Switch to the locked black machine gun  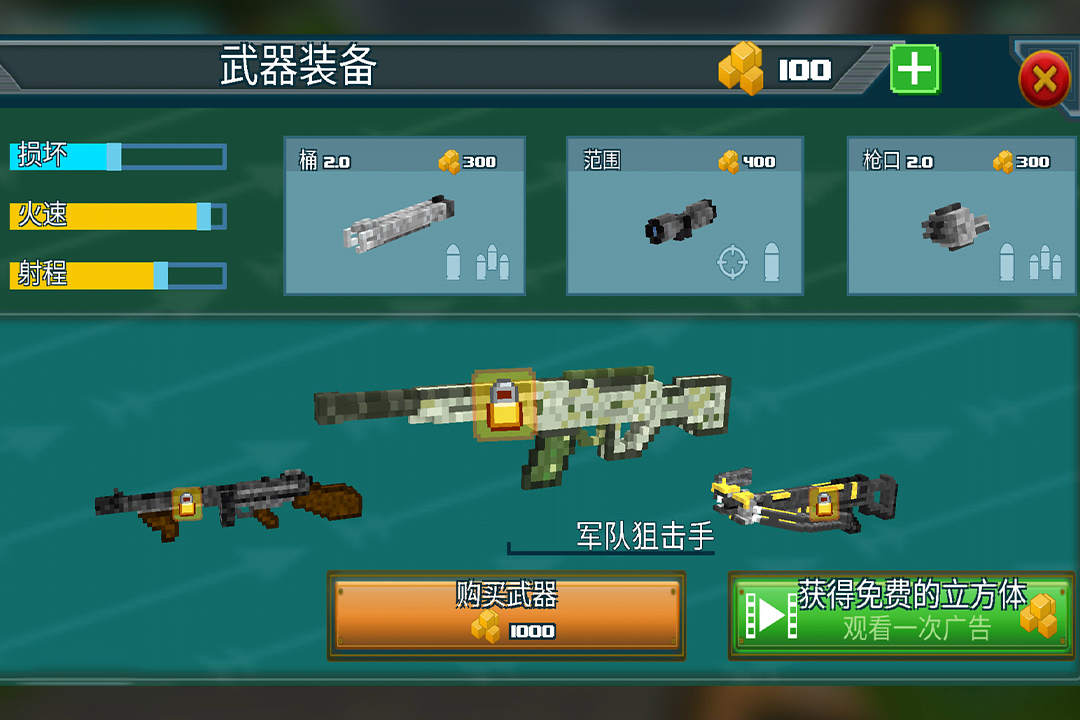tap(228, 503)
